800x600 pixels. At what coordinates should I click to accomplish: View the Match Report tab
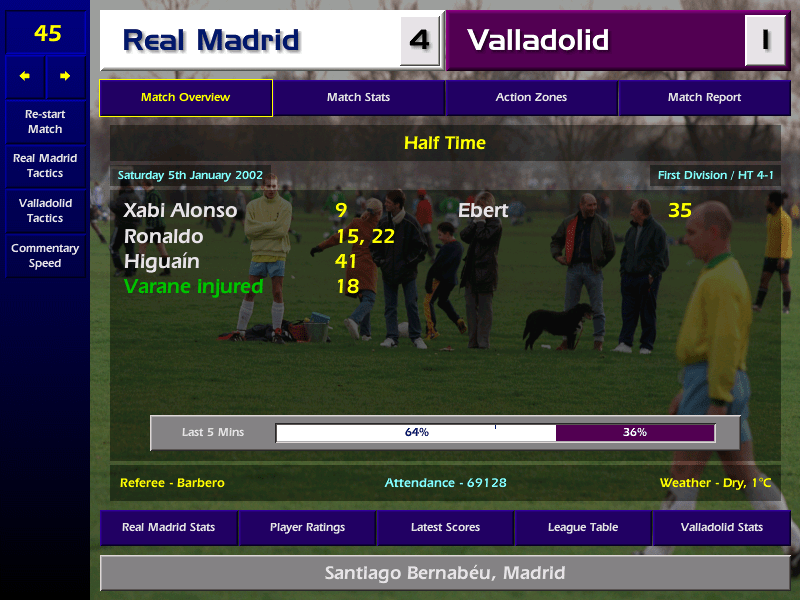point(704,98)
